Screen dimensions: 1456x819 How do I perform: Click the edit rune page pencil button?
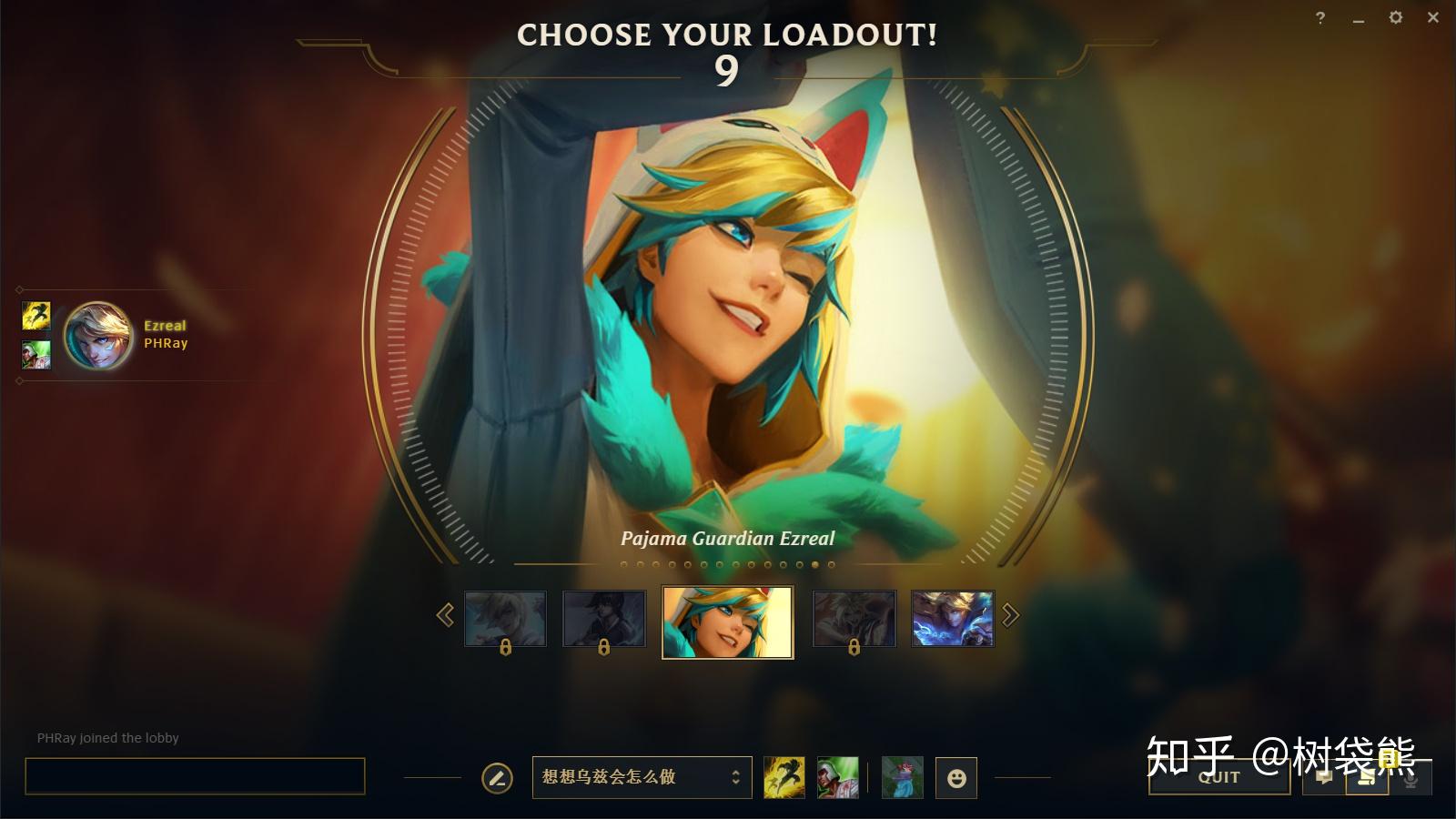[x=497, y=778]
